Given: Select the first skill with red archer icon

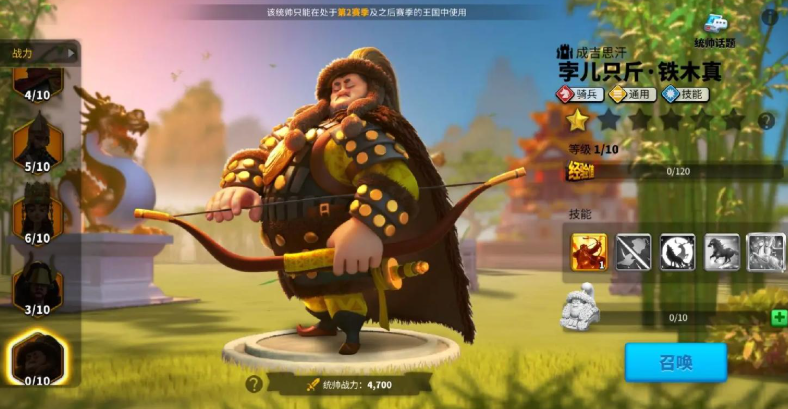Looking at the screenshot, I should point(588,252).
